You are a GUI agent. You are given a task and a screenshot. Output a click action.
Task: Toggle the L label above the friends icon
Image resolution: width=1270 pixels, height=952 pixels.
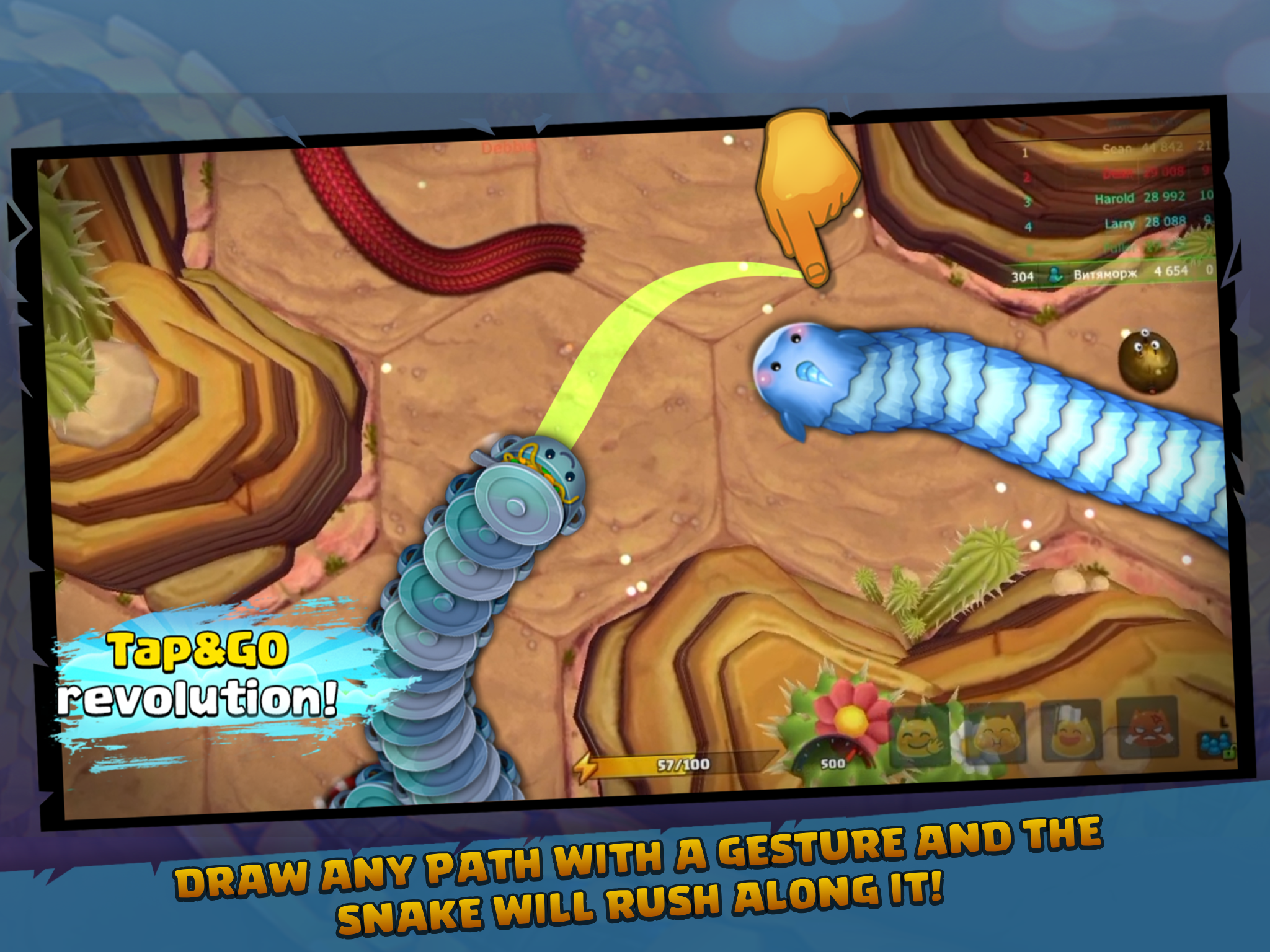[x=1225, y=721]
